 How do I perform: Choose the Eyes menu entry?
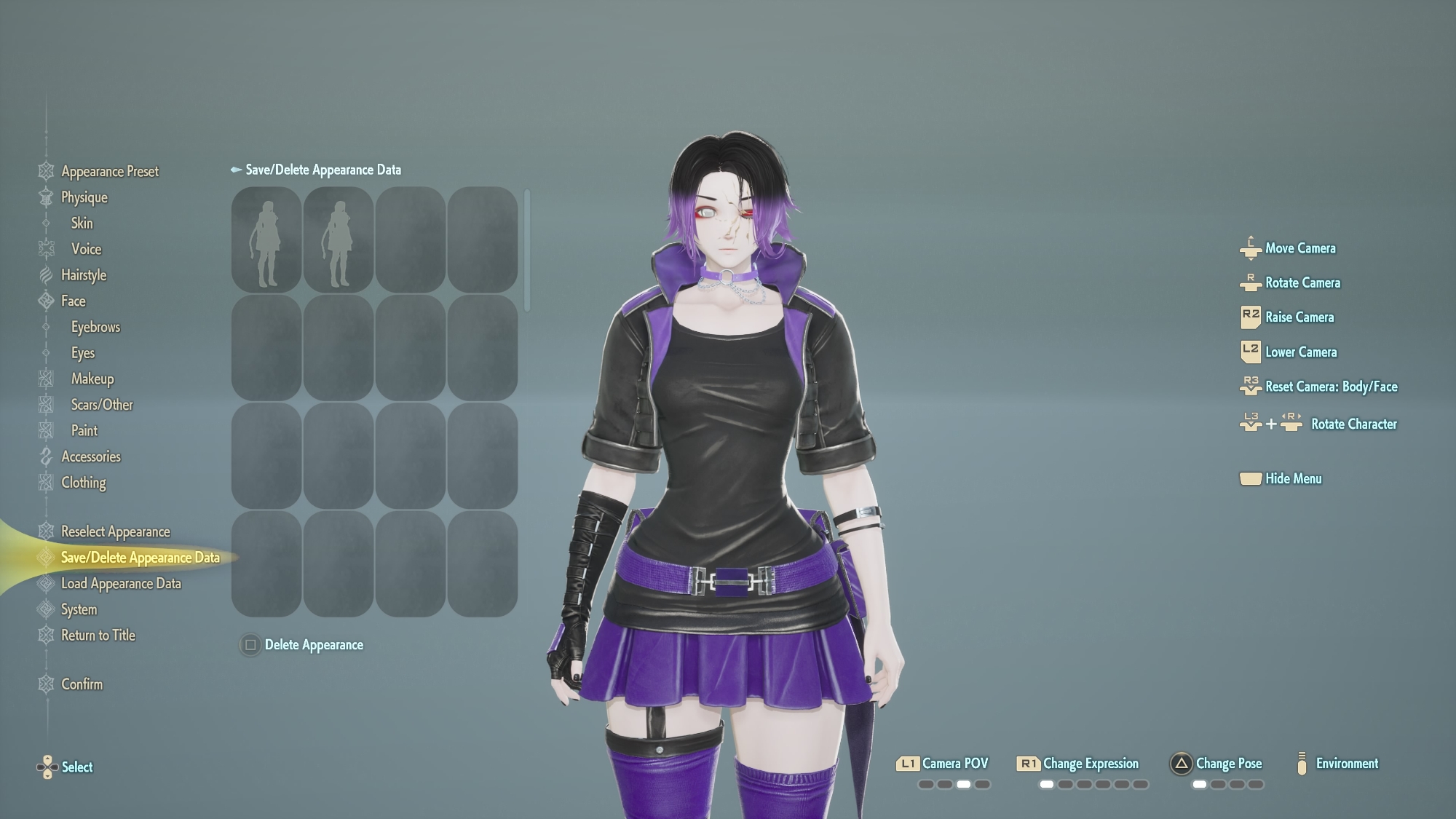coord(82,353)
